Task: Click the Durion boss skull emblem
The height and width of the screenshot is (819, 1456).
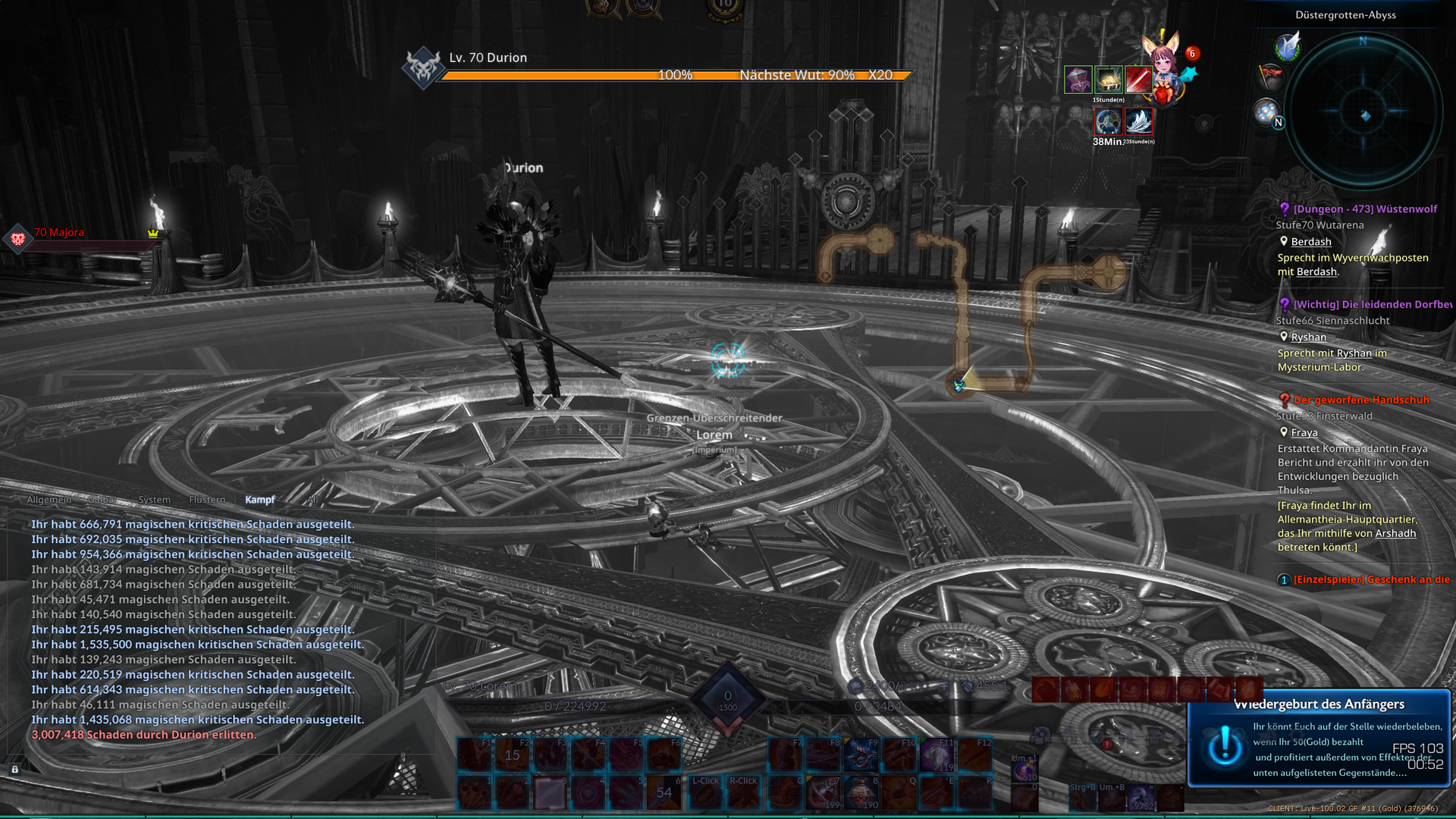Action: 423,67
